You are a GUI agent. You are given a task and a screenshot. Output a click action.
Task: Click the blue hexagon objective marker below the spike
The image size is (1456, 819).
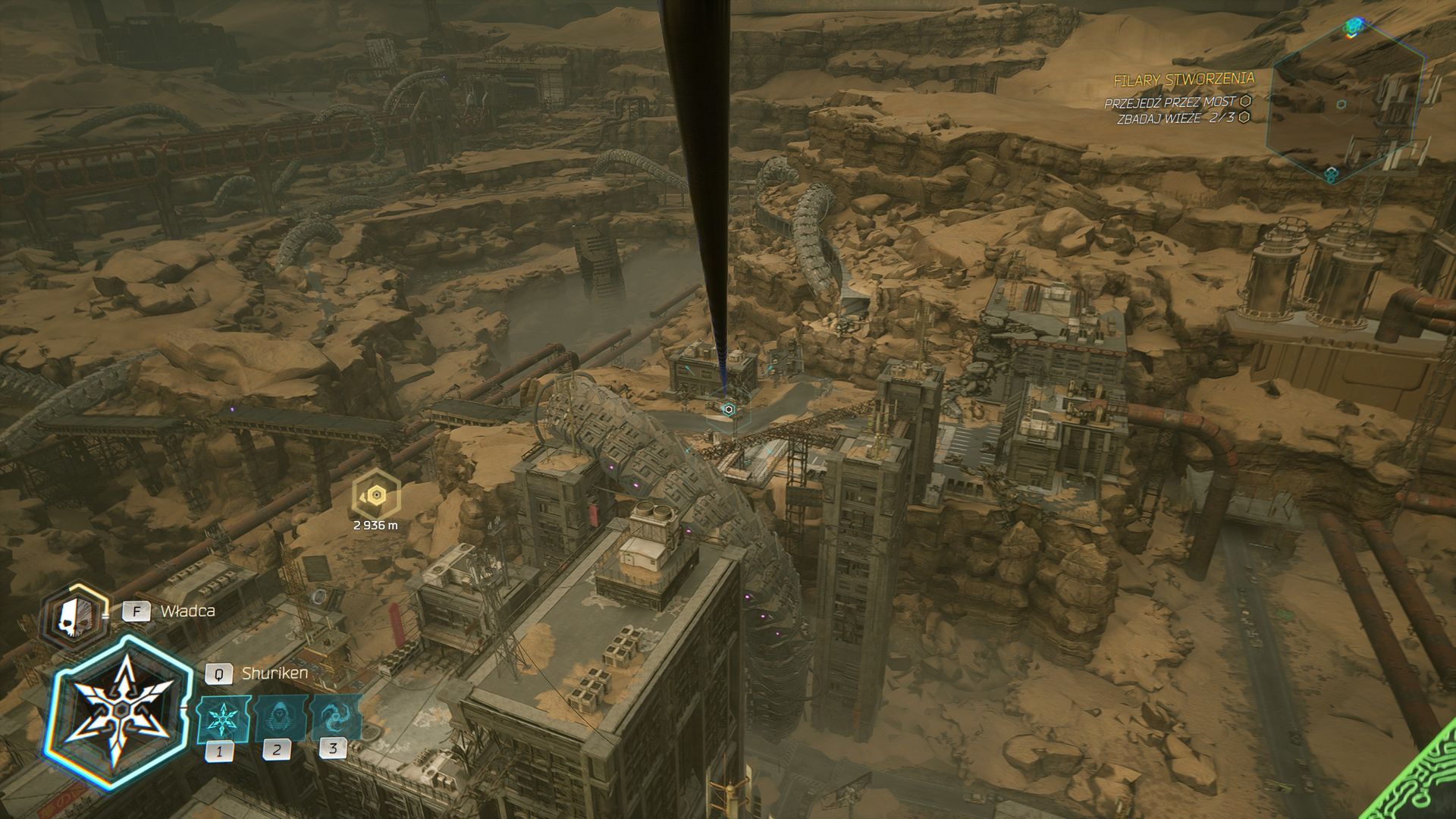[x=728, y=409]
